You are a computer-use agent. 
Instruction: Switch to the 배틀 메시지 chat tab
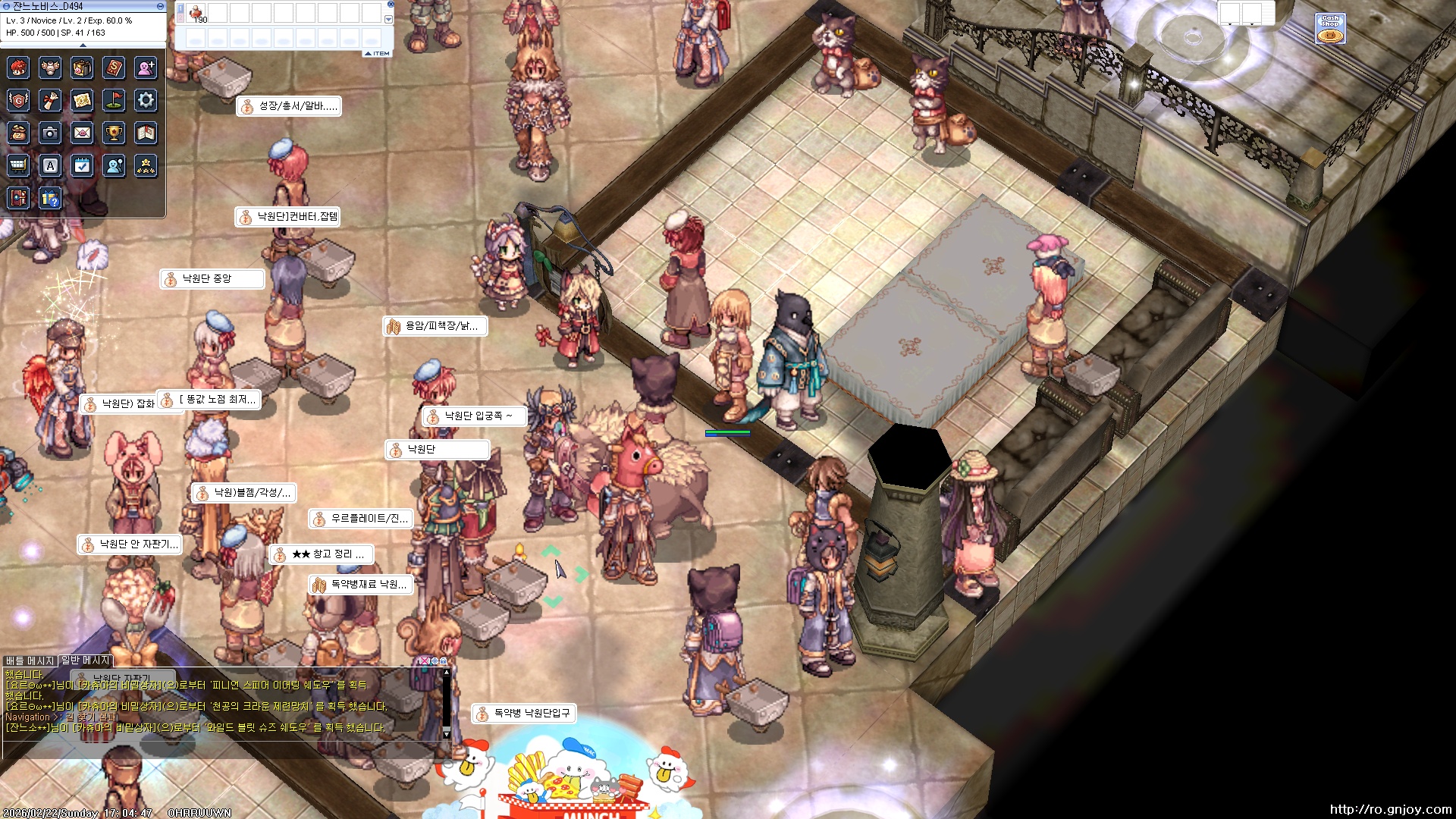[30, 661]
